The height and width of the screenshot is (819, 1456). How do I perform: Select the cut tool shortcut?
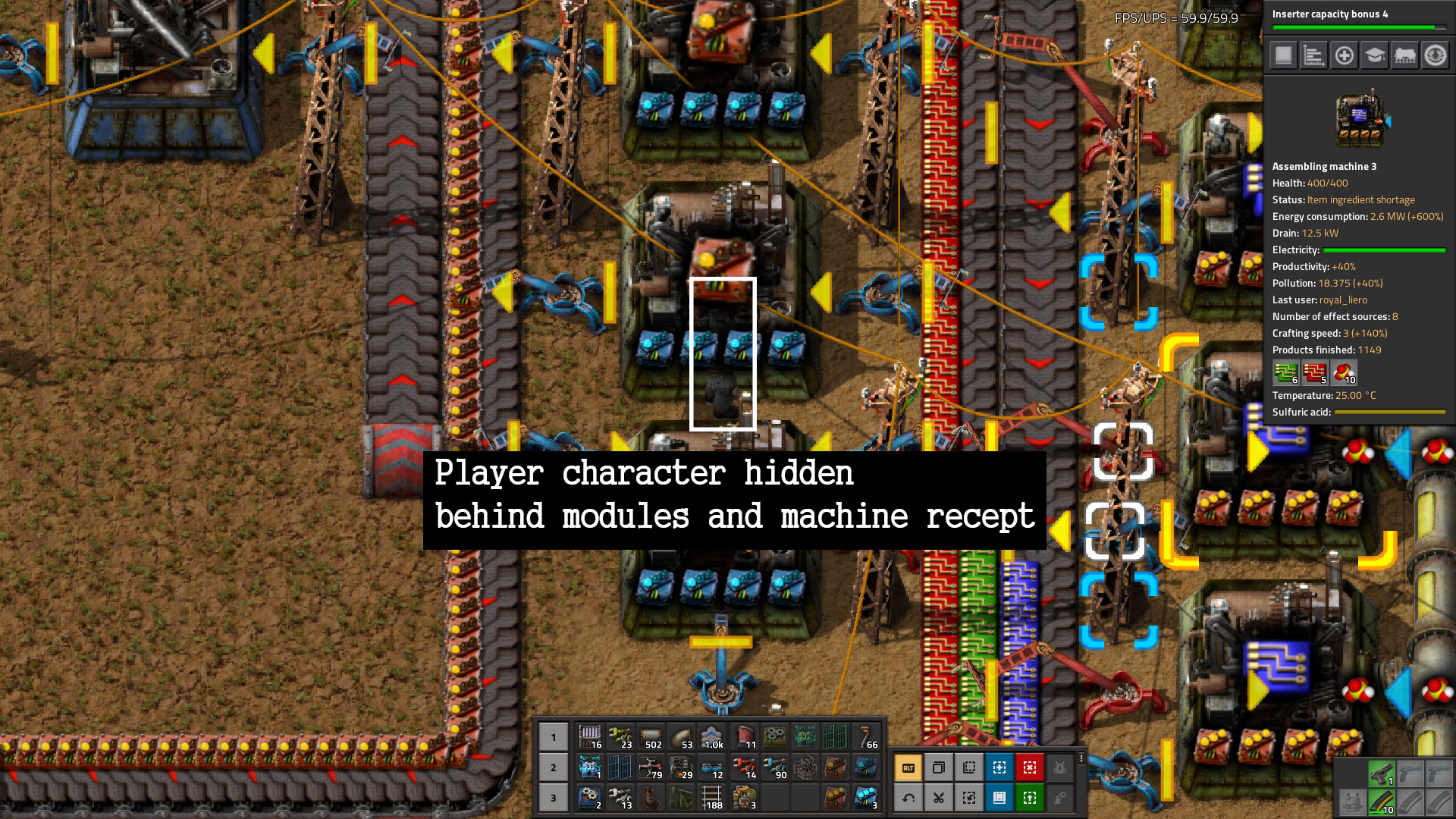pos(939,798)
